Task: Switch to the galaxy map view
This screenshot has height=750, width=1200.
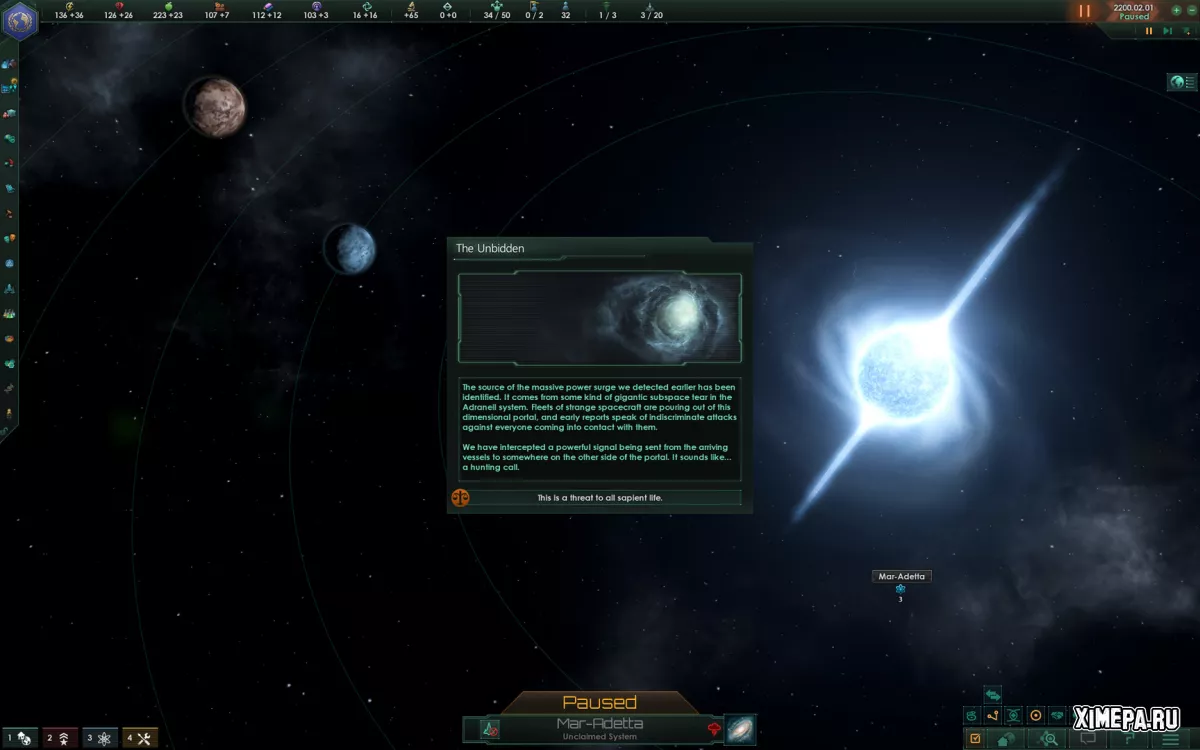Action: pos(741,729)
